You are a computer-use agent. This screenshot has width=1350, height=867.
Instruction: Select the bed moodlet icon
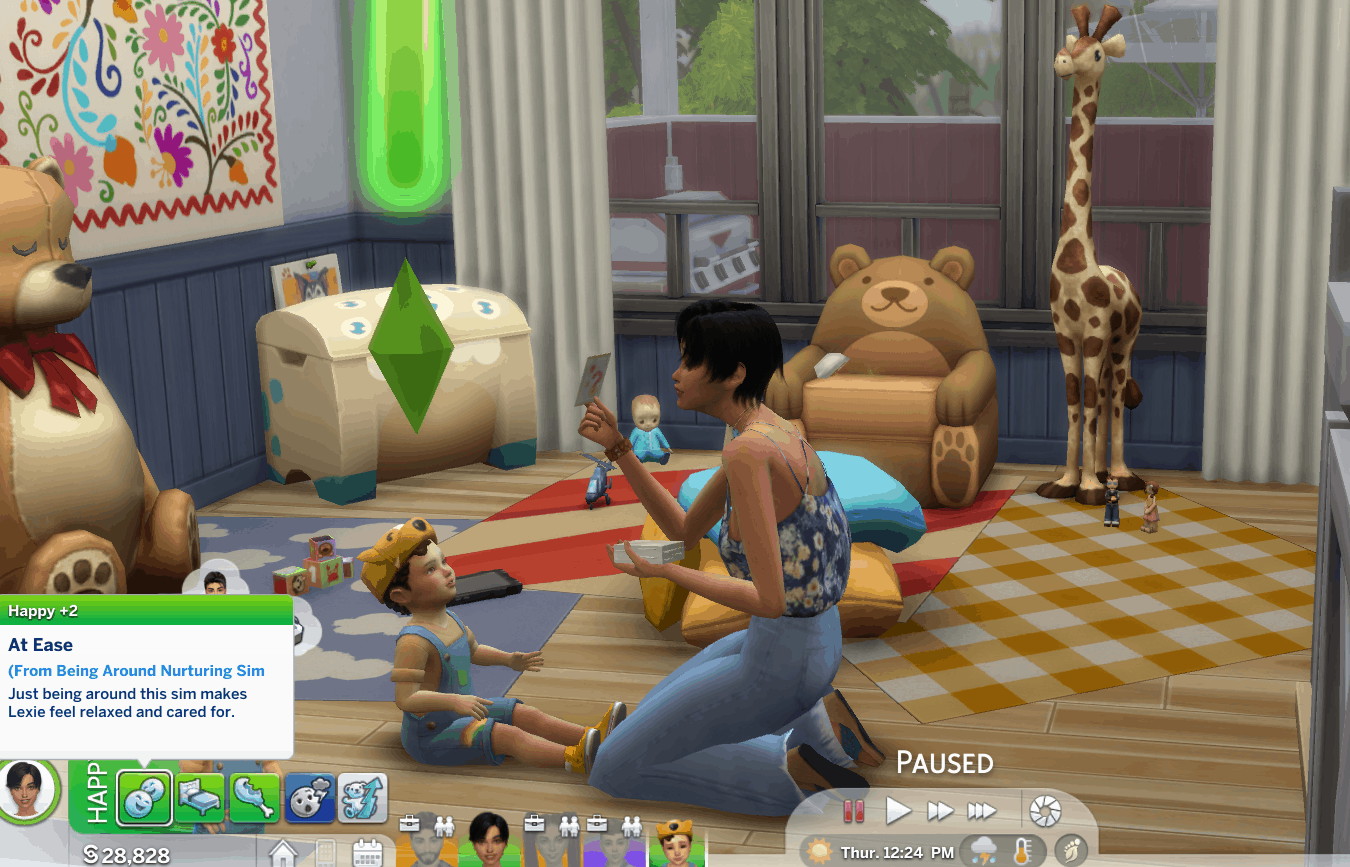(200, 797)
